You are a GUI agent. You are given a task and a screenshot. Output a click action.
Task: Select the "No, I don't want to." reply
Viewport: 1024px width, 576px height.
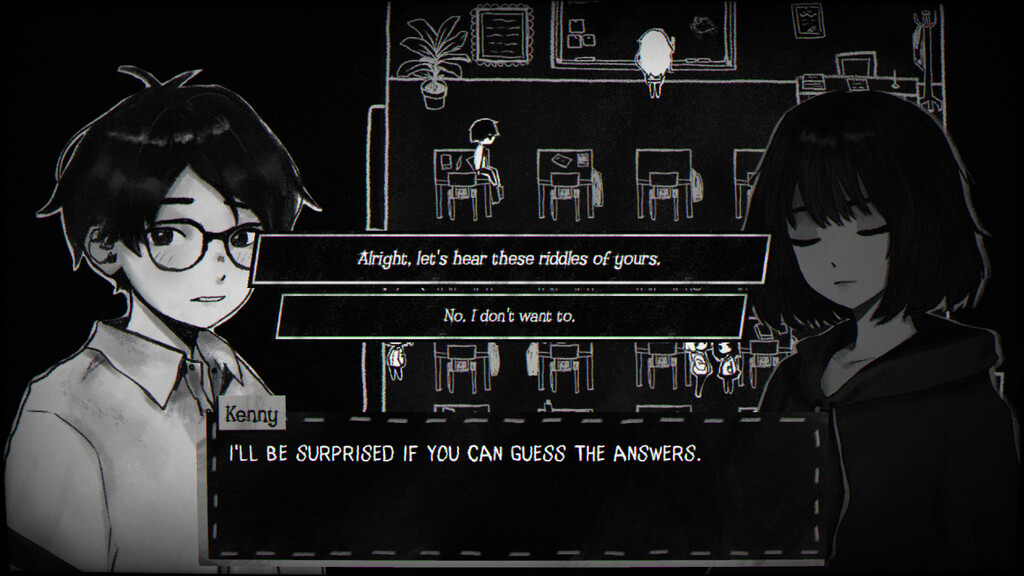tap(510, 315)
